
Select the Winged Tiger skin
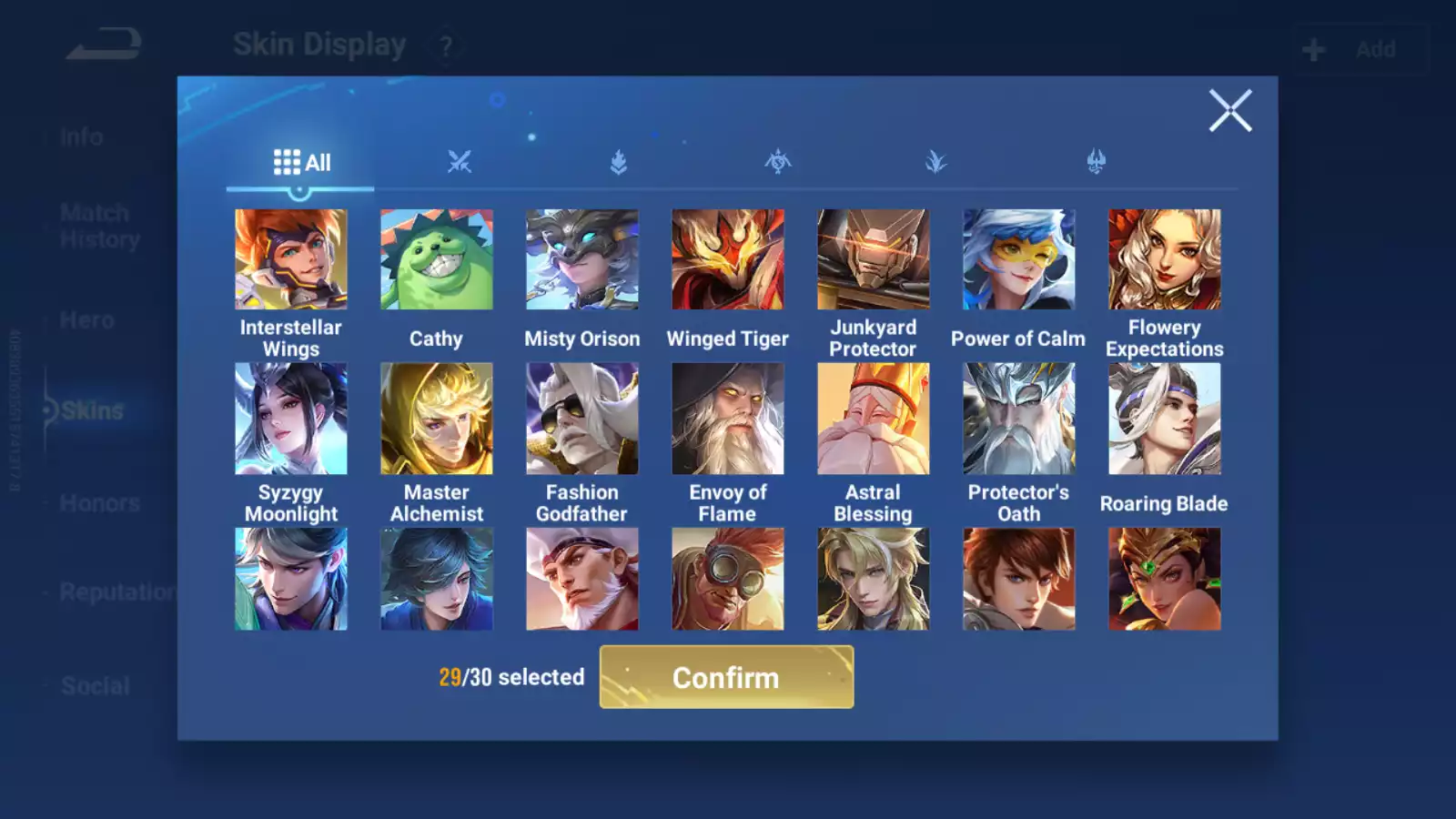pyautogui.click(x=728, y=260)
